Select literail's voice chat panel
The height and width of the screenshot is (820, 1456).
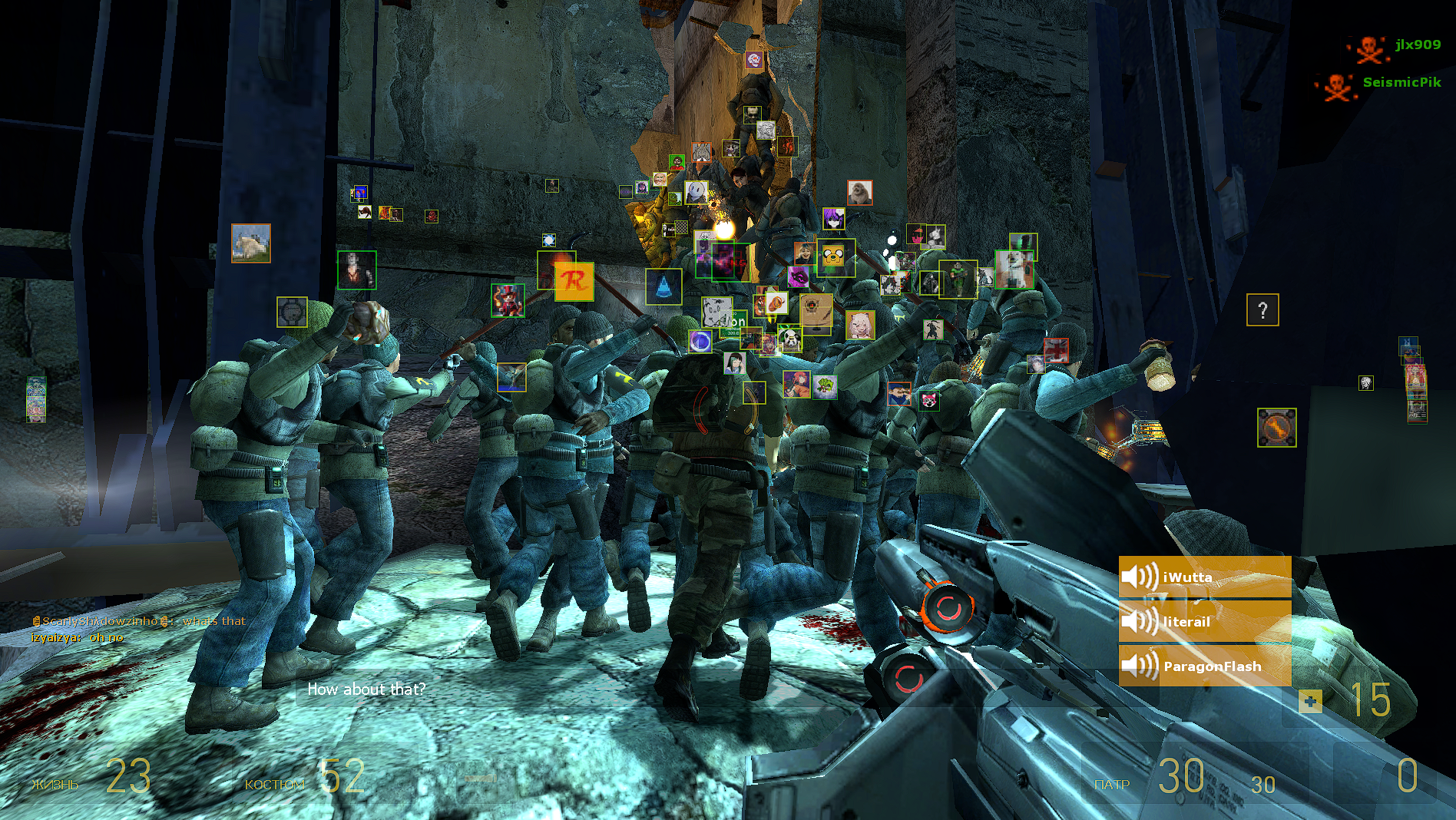1204,621
